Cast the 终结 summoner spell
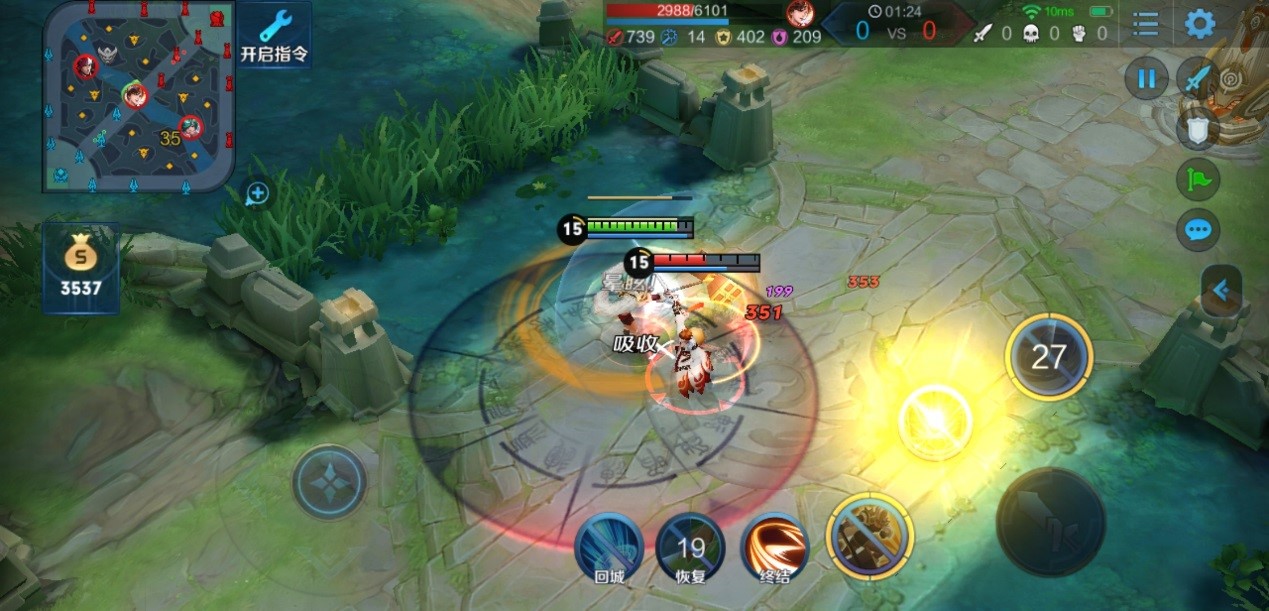The image size is (1269, 611). click(x=775, y=546)
